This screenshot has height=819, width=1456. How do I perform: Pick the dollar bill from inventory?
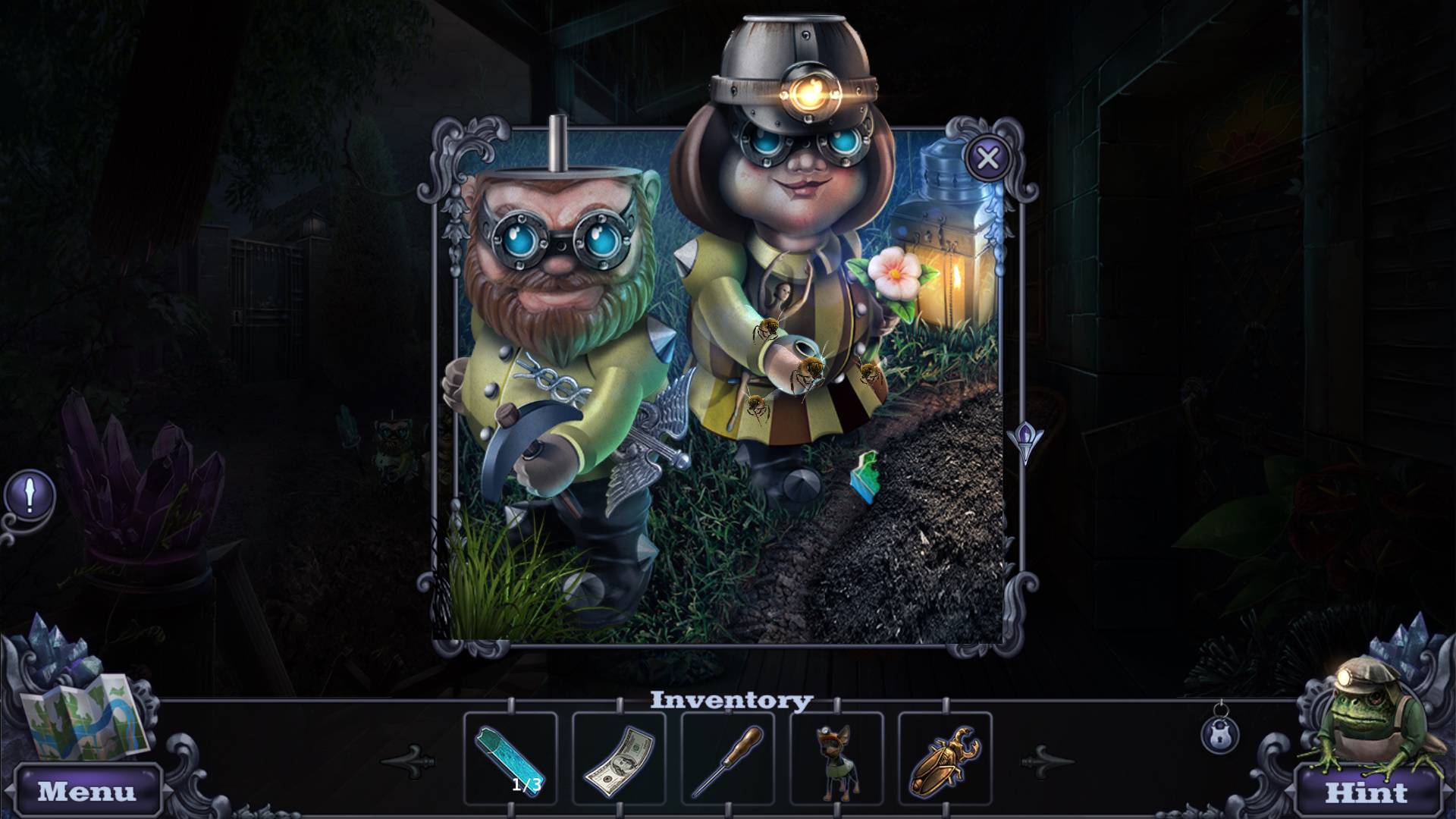[x=619, y=758]
